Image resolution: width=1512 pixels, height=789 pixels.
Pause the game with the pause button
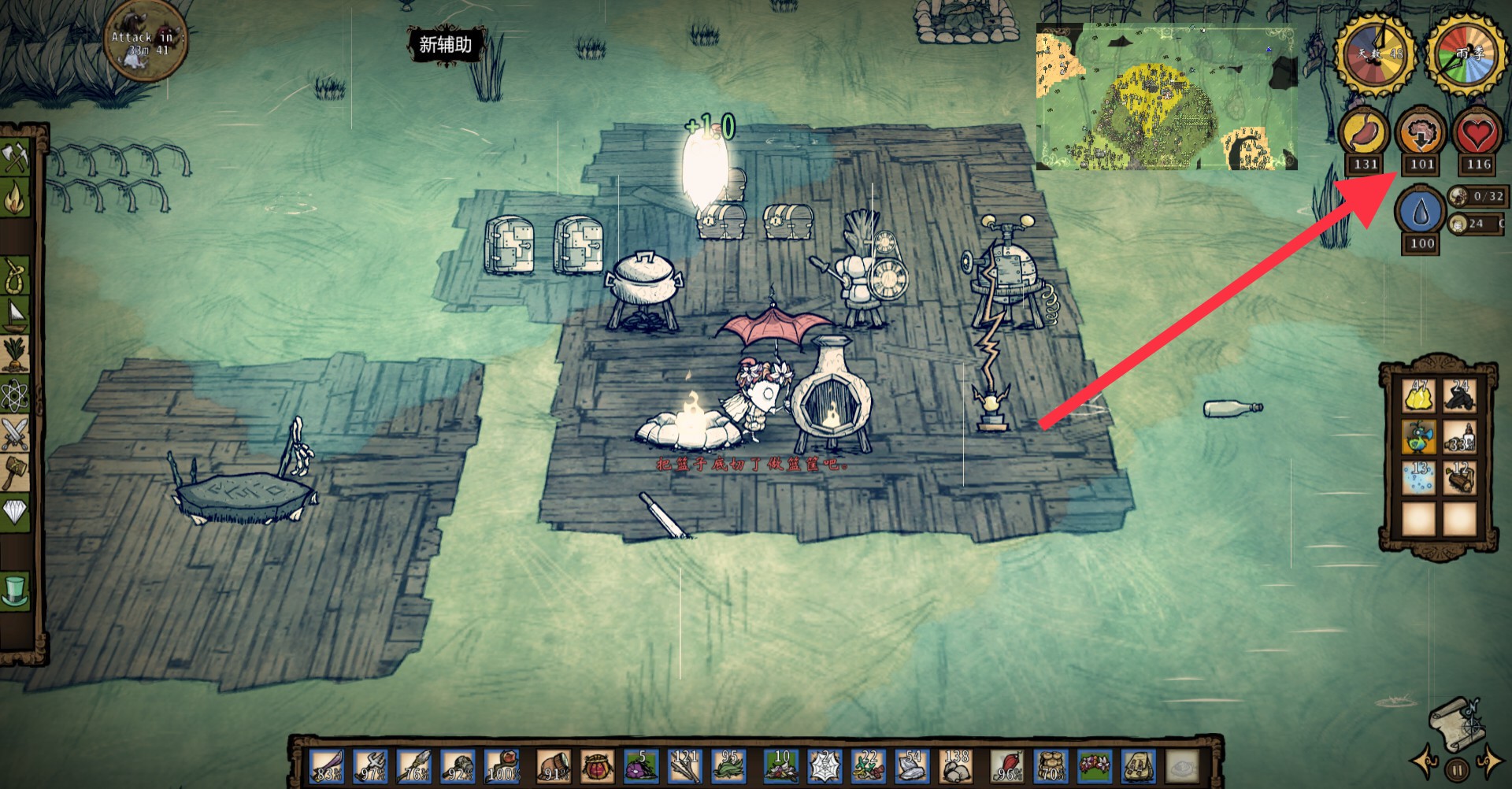coord(1458,770)
